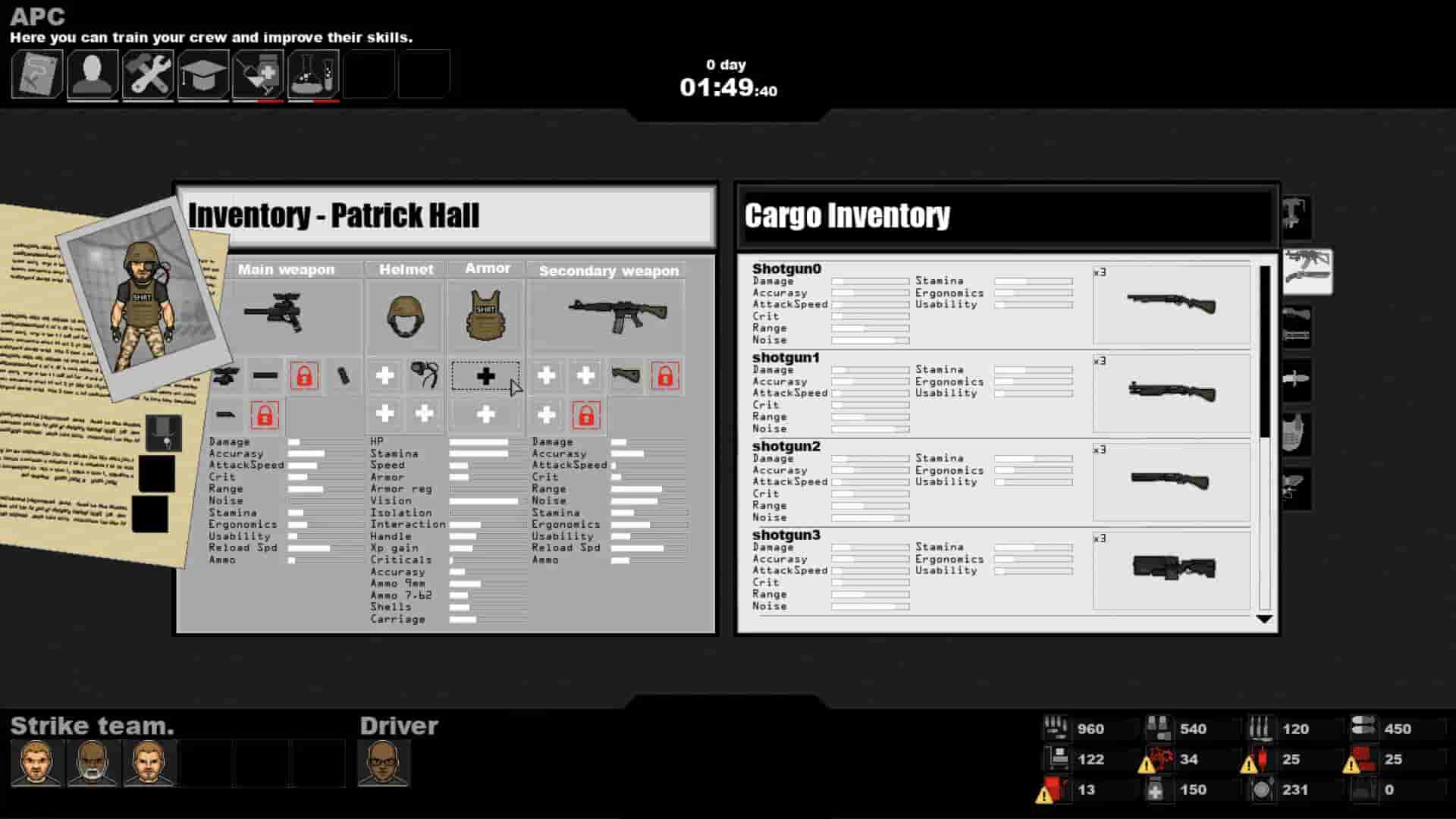Viewport: 1456px width, 819px height.
Task: Open the chemistry flasks laboratory icon
Action: coord(314,73)
